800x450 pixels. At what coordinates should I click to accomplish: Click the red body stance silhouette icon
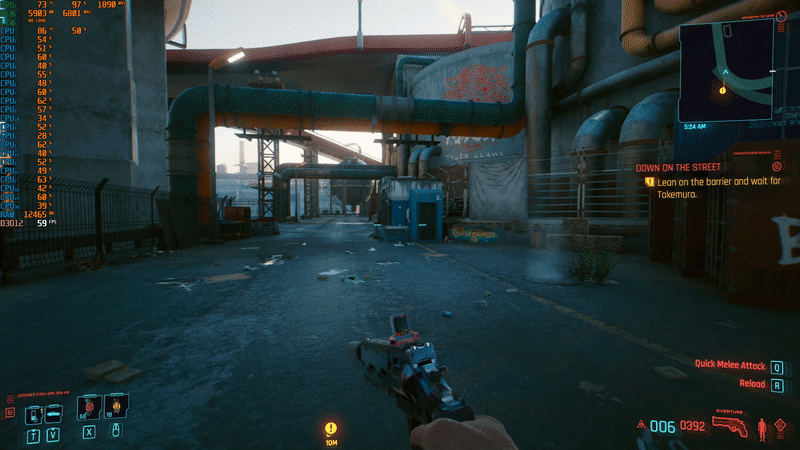(764, 430)
